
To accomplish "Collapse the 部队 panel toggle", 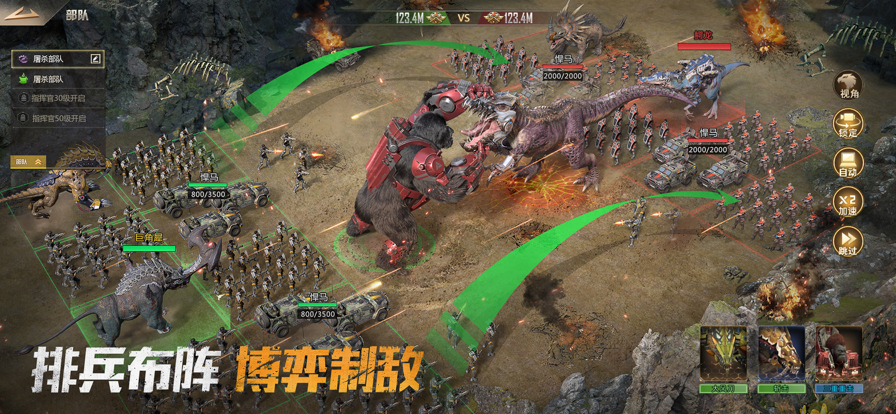I will coord(29,161).
